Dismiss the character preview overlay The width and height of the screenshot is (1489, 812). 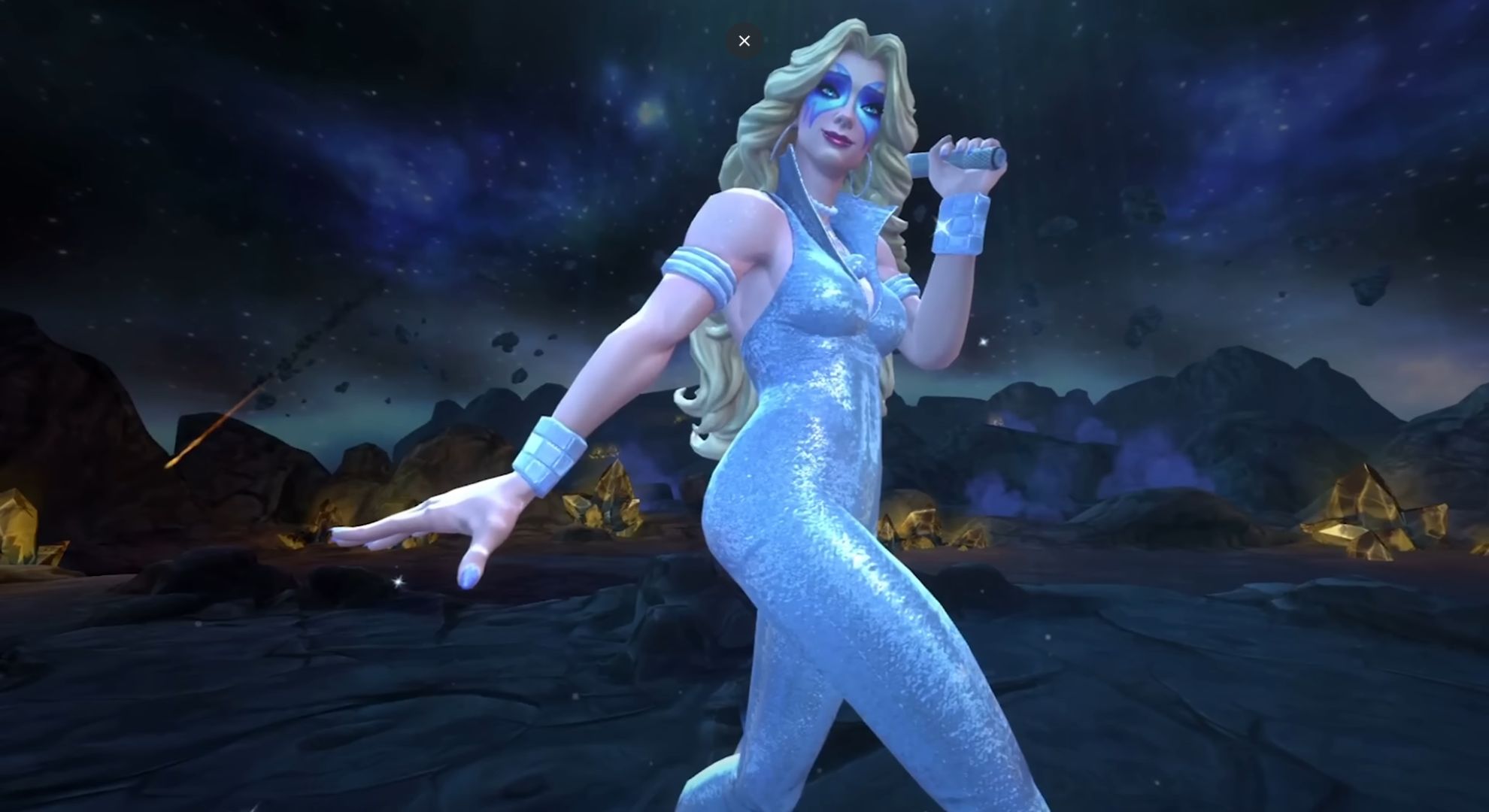(x=744, y=41)
